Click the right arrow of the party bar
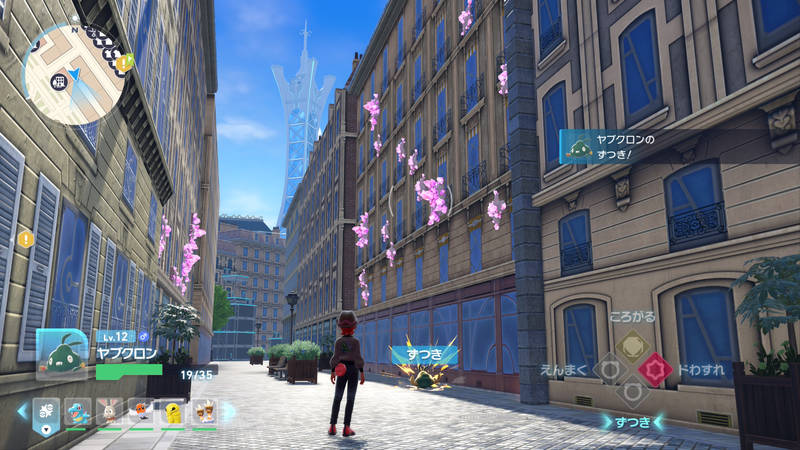 tap(229, 411)
